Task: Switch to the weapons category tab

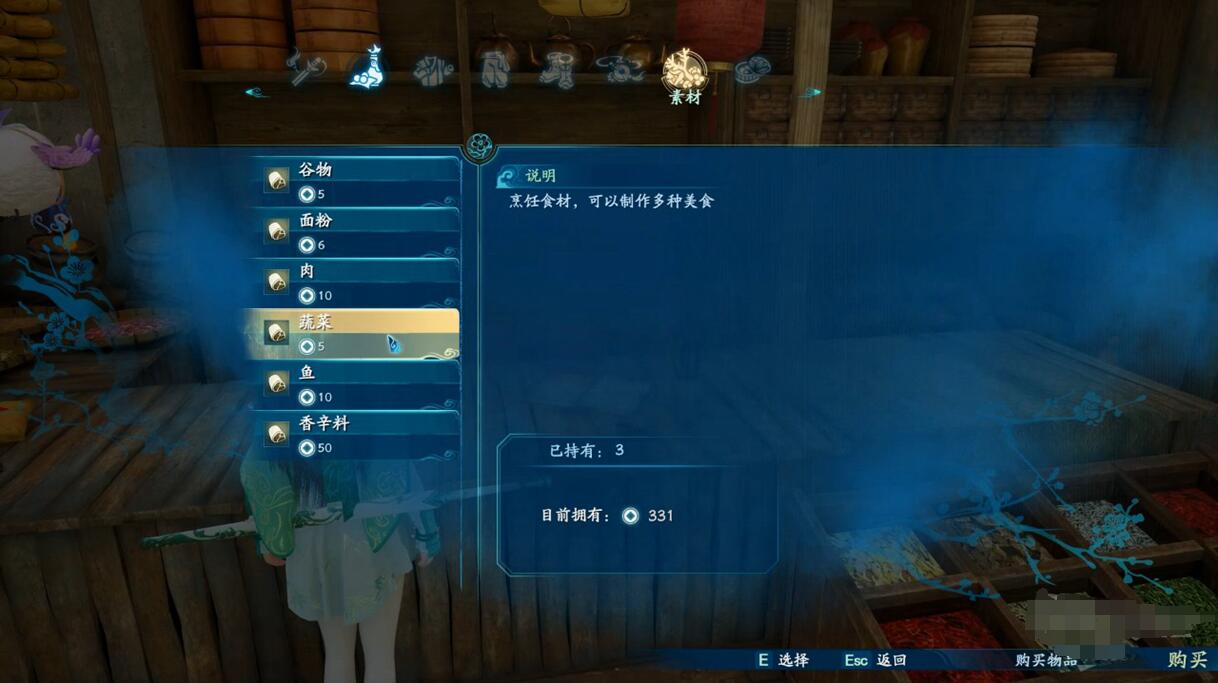Action: [x=306, y=69]
